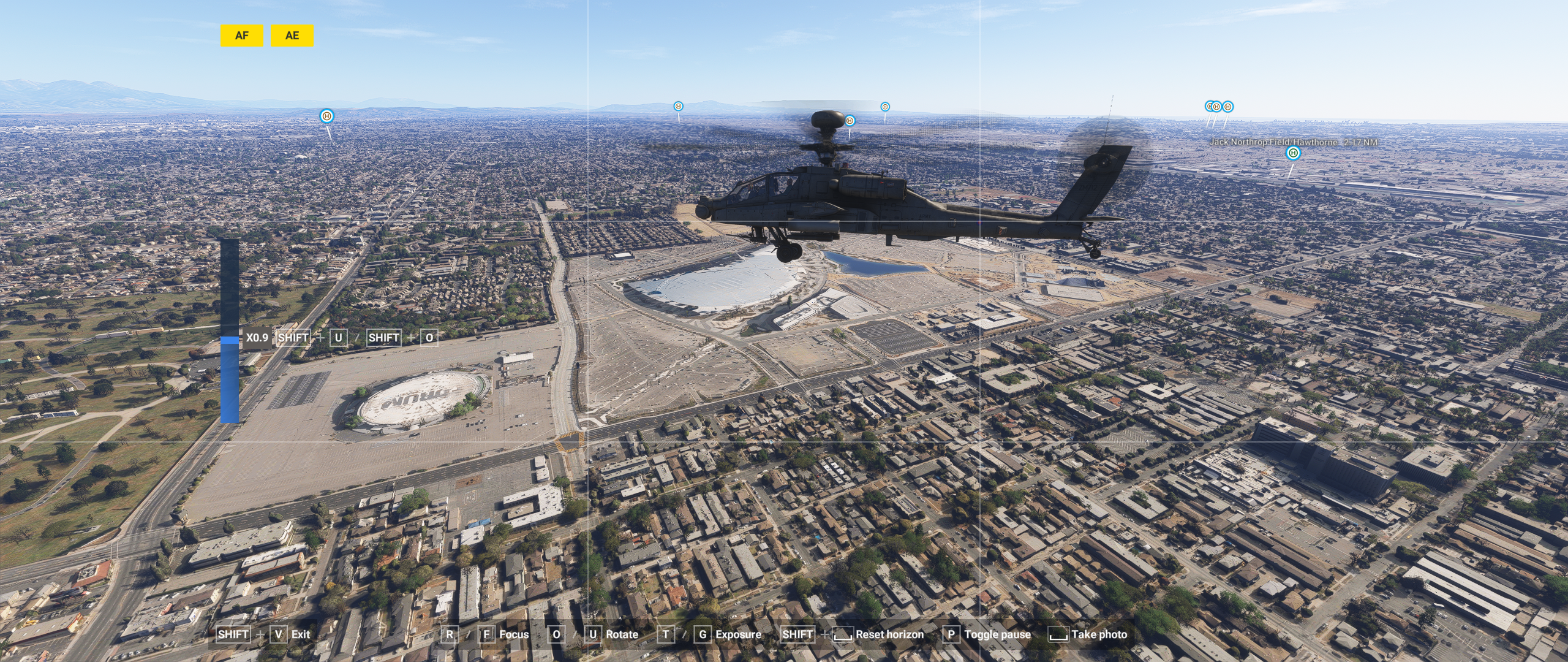The height and width of the screenshot is (662, 1568).
Task: Toggle the AF autofocus button
Action: click(x=241, y=36)
